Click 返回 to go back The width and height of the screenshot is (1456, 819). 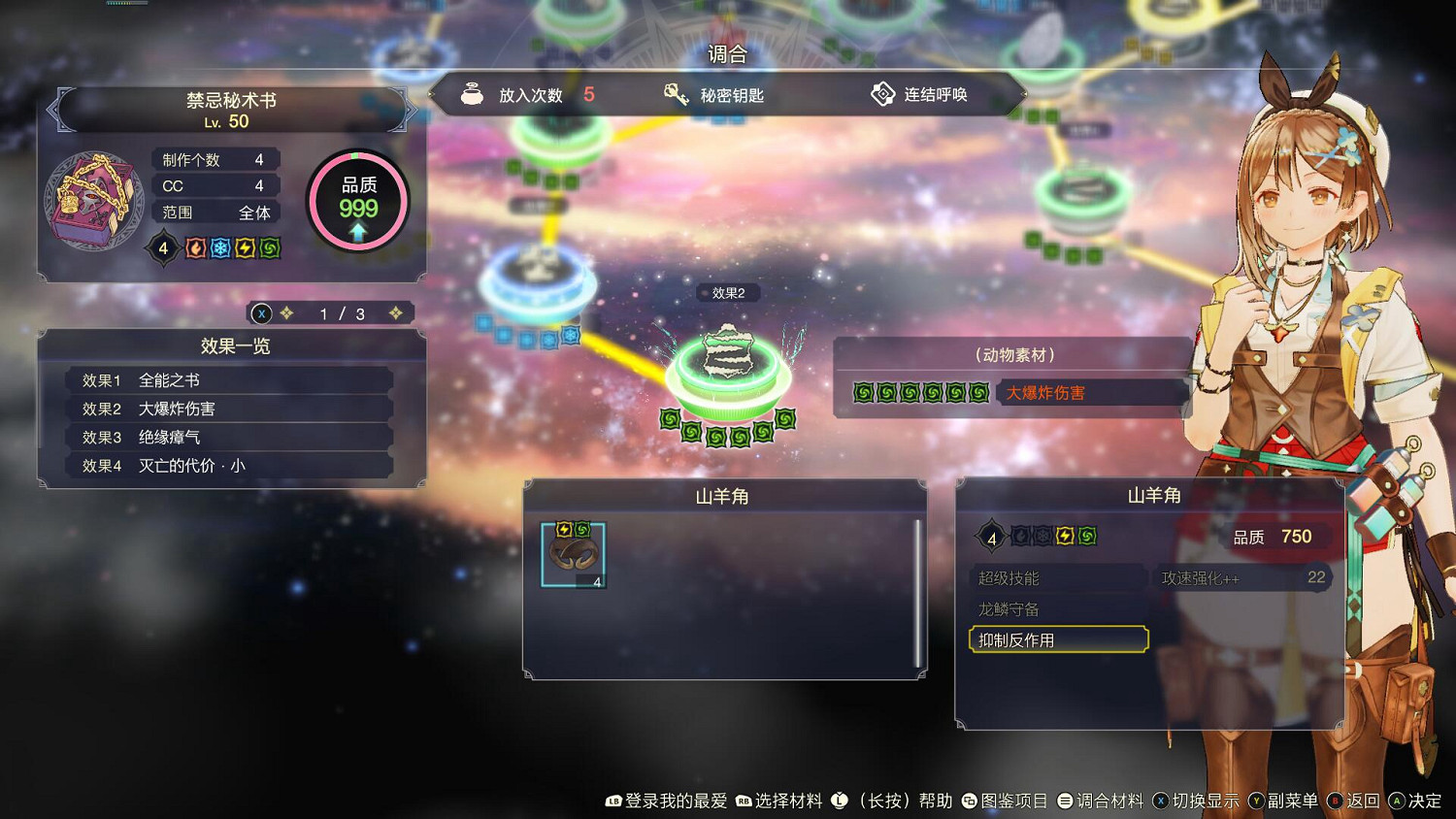[1359, 801]
